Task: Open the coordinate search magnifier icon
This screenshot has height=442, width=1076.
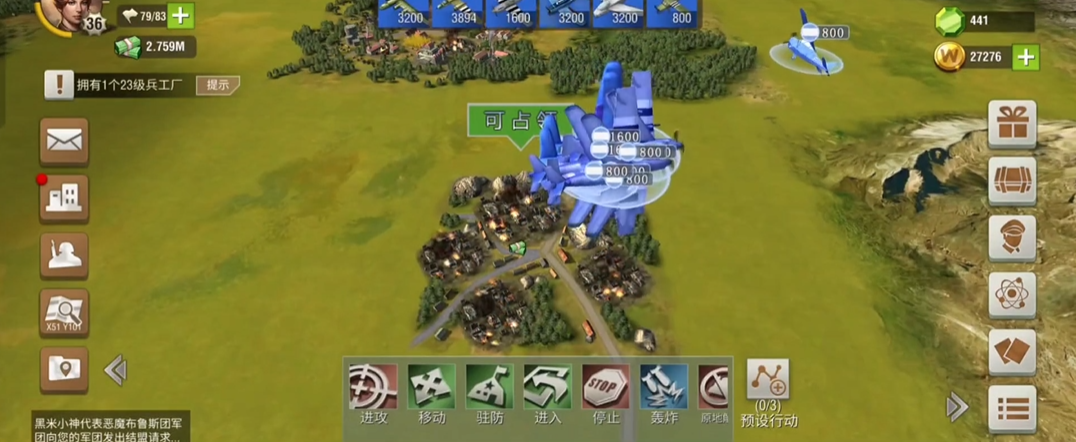Action: pos(64,313)
